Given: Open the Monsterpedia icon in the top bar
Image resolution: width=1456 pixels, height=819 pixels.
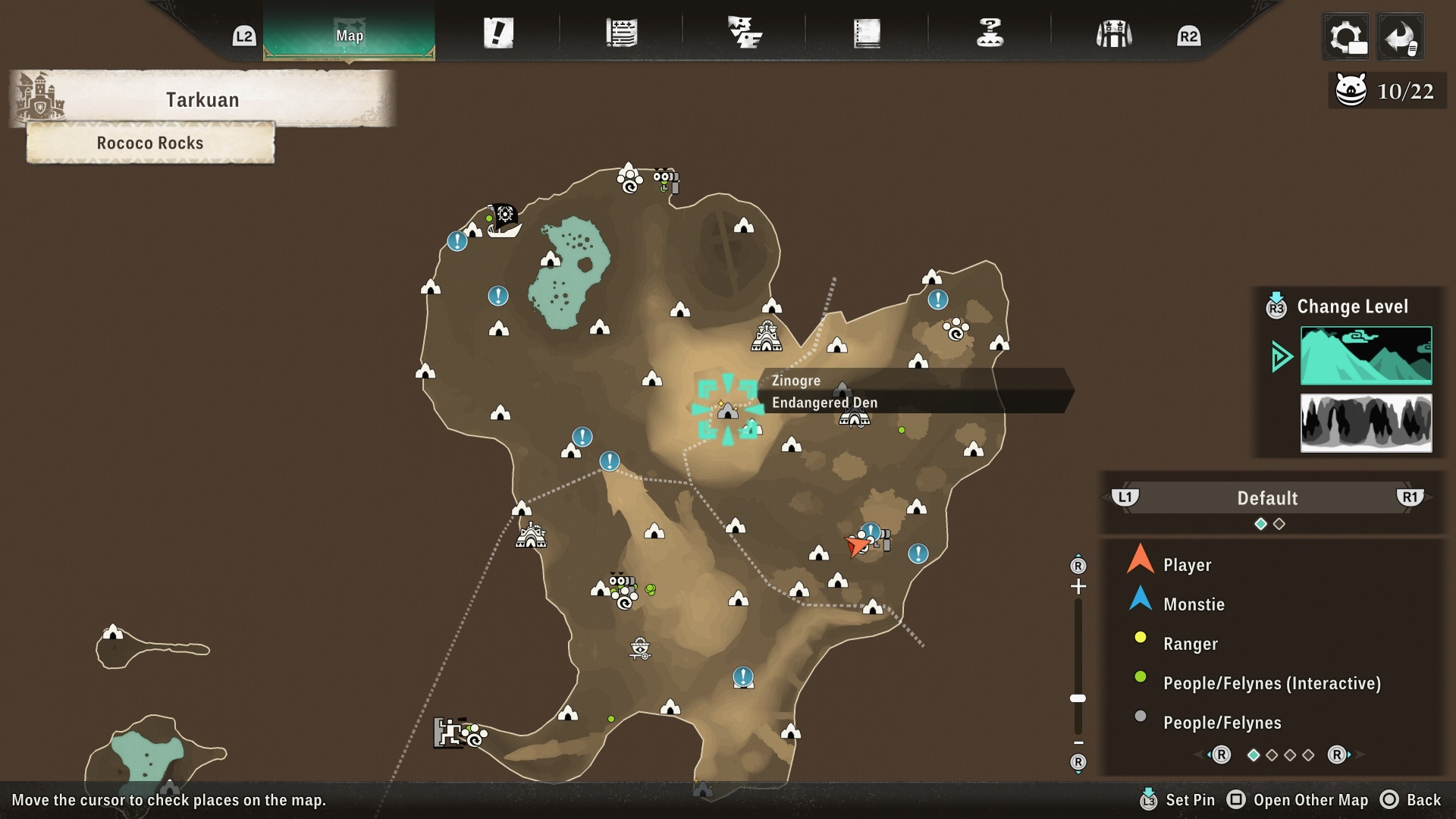Looking at the screenshot, I should click(746, 33).
